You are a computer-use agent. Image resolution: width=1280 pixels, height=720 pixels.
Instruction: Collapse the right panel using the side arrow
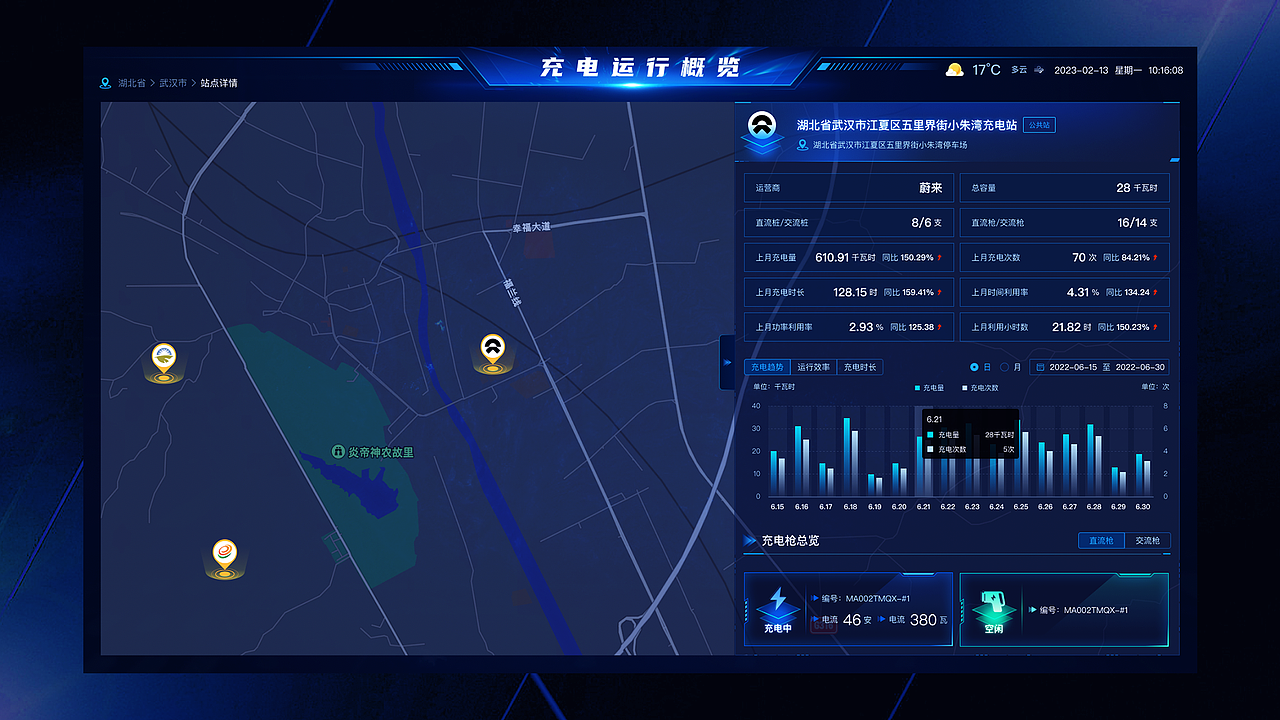tap(725, 363)
